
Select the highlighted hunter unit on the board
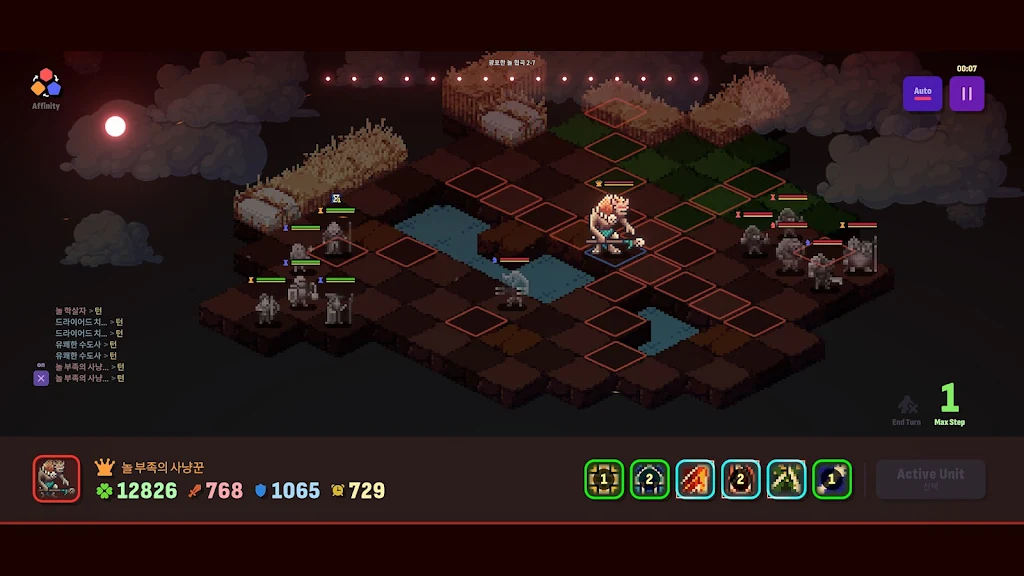614,225
